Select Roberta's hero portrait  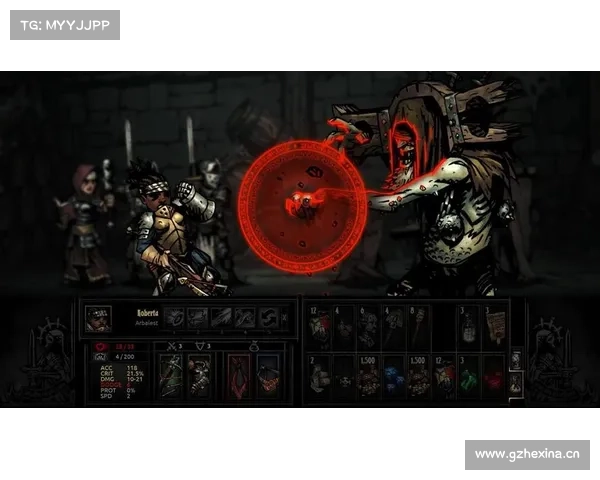[98, 318]
